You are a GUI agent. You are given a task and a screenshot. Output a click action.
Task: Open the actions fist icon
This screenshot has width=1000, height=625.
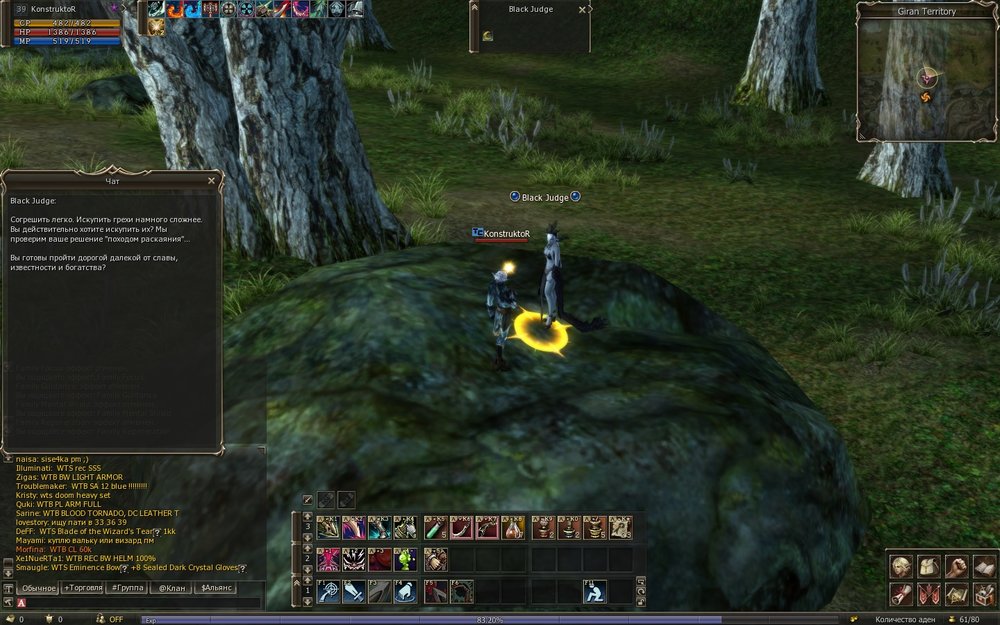[x=955, y=567]
